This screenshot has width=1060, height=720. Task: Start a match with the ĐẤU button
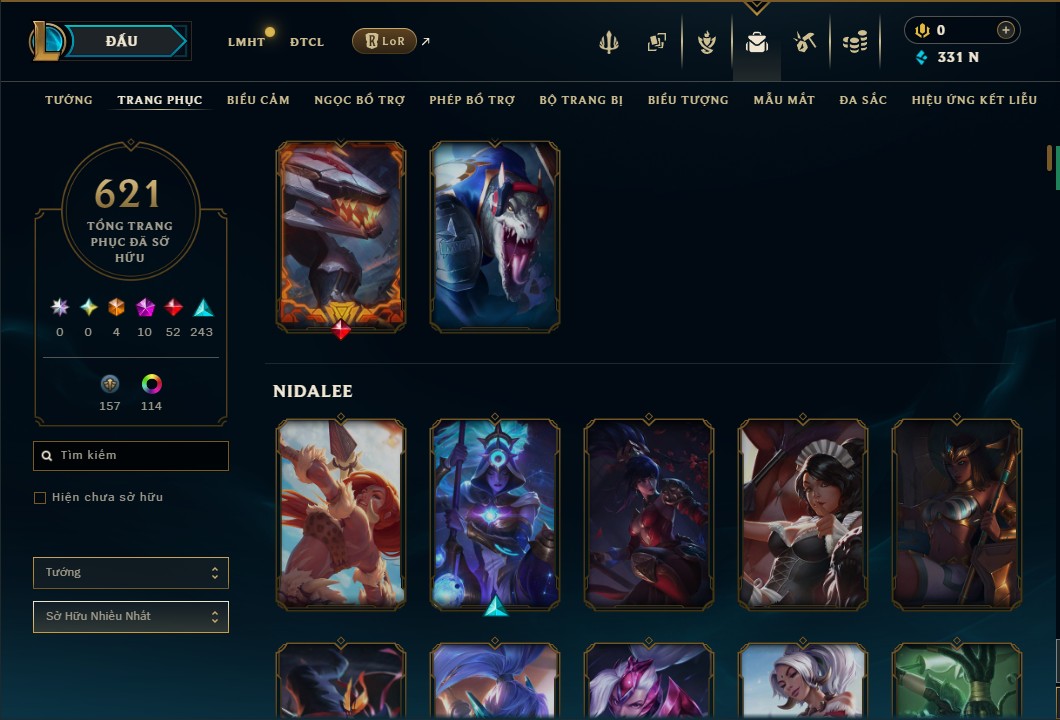[122, 41]
